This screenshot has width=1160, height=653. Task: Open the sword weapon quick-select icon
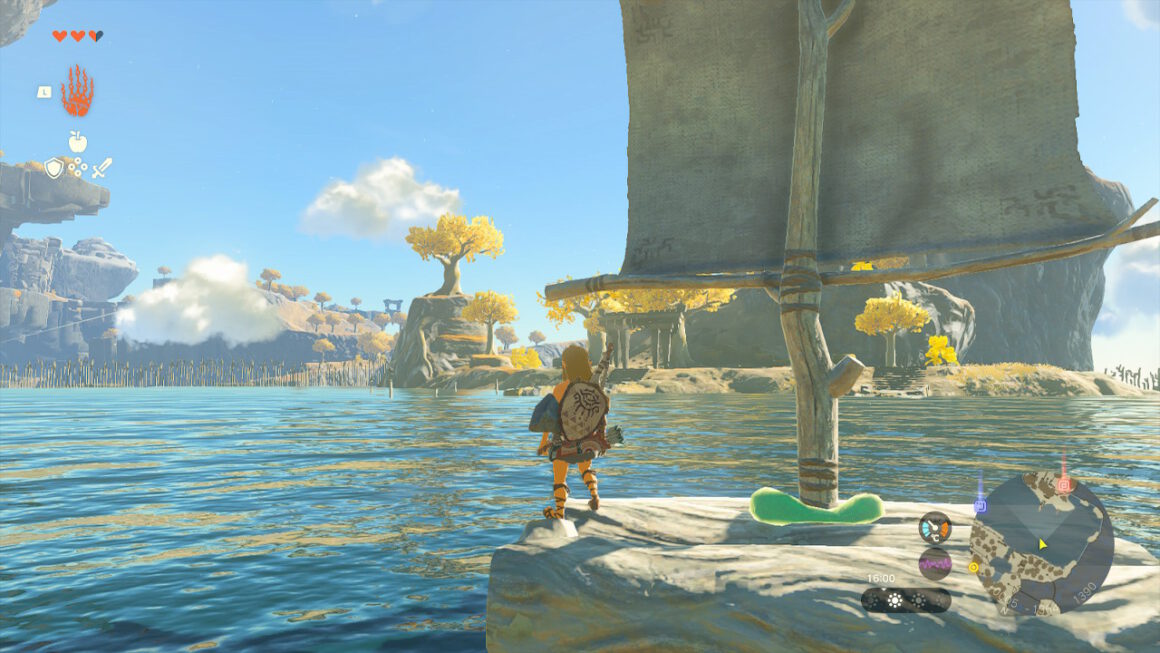pos(101,168)
